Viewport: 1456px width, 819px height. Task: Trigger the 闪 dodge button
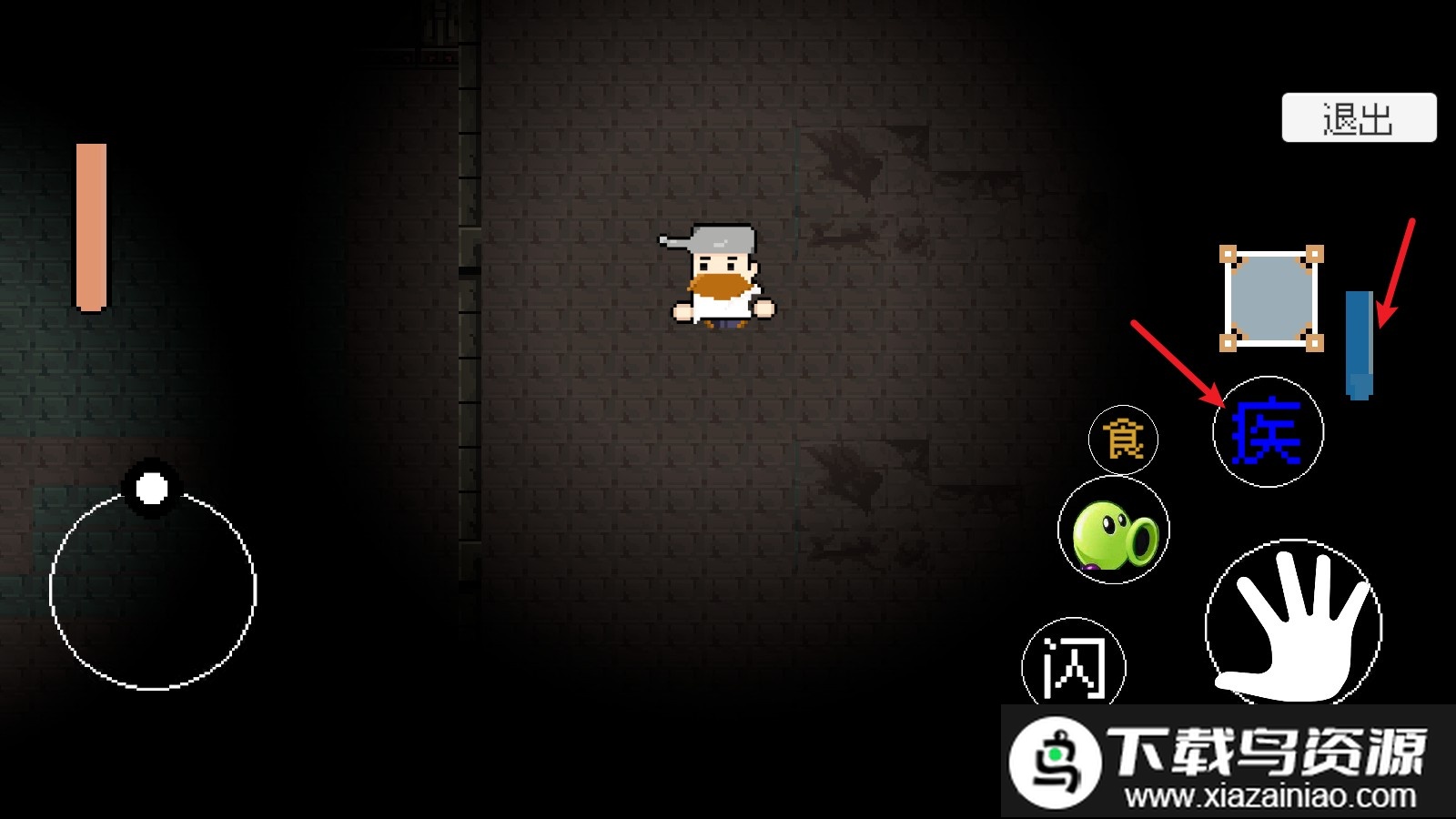(x=1074, y=667)
